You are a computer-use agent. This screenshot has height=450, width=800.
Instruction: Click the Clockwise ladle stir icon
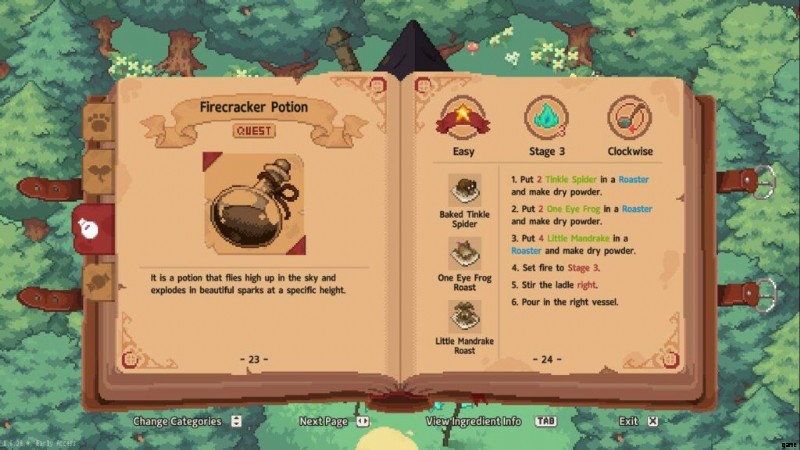[x=630, y=119]
